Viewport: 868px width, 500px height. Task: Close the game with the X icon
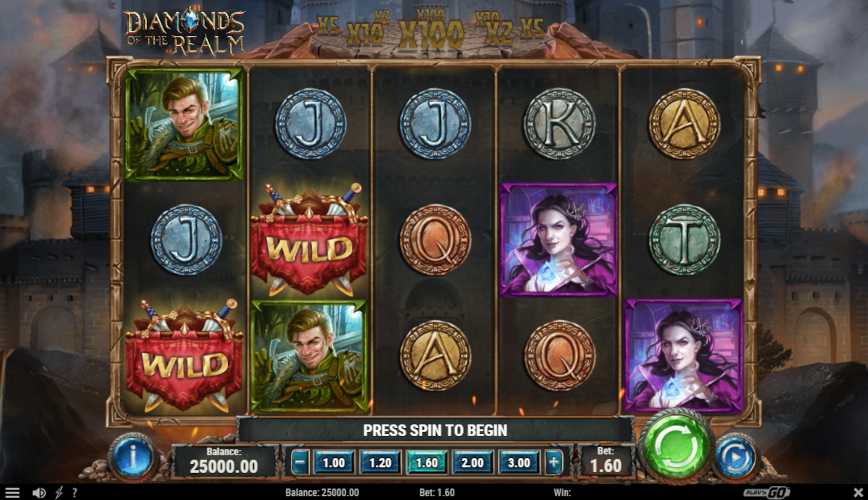(x=856, y=492)
